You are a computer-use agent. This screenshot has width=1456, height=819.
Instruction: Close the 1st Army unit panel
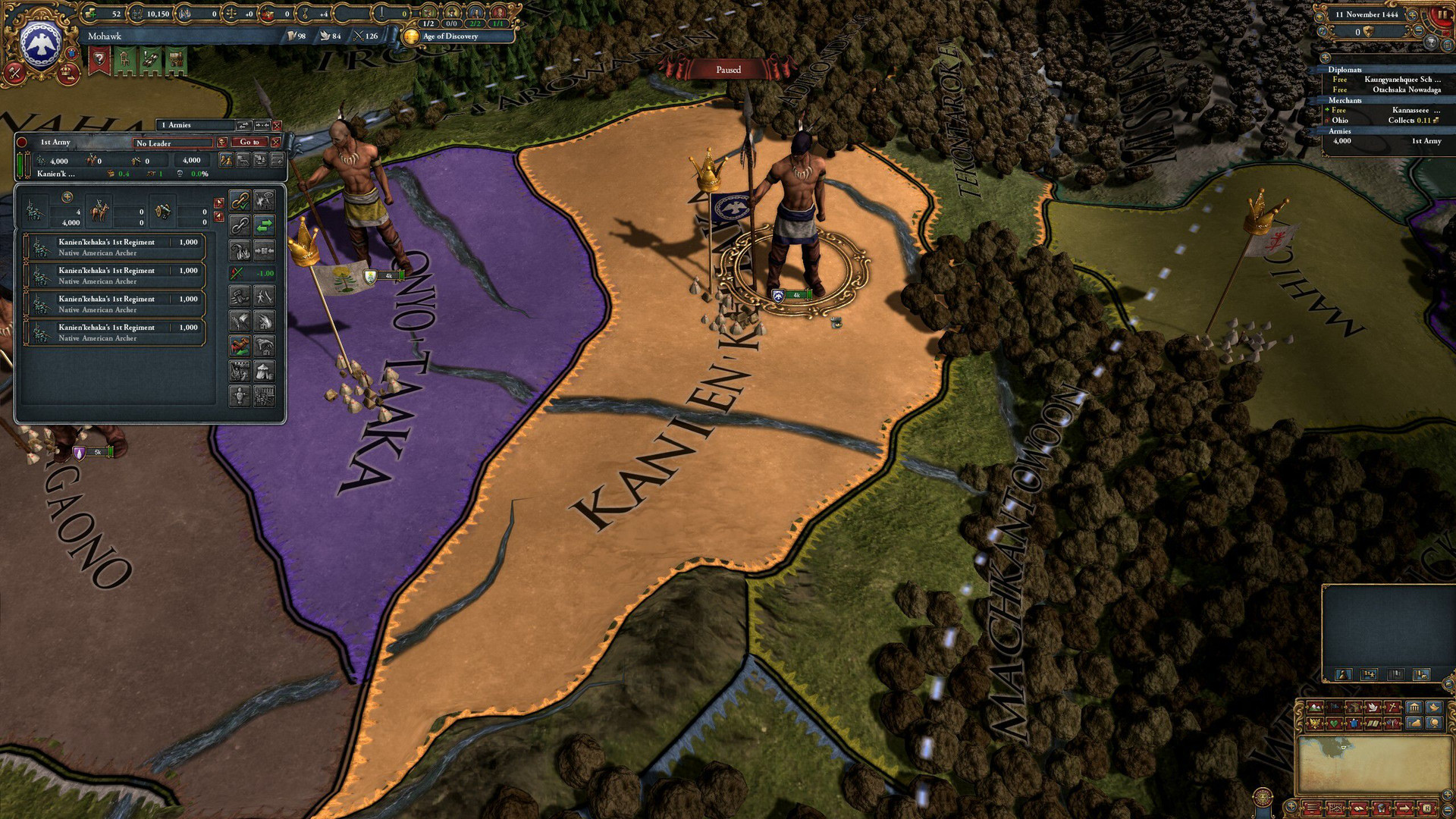276,142
